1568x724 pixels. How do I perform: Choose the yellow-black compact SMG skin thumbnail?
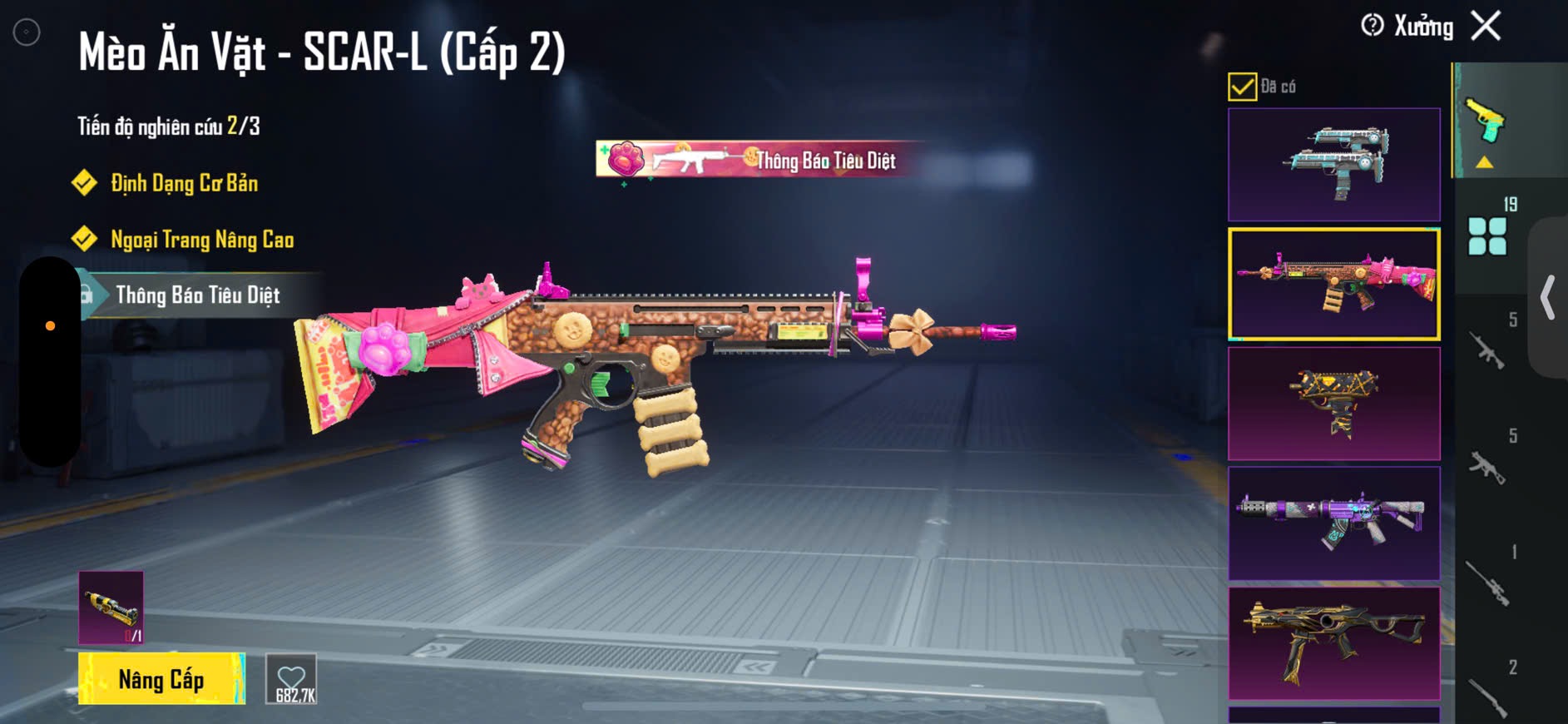pyautogui.click(x=1333, y=404)
